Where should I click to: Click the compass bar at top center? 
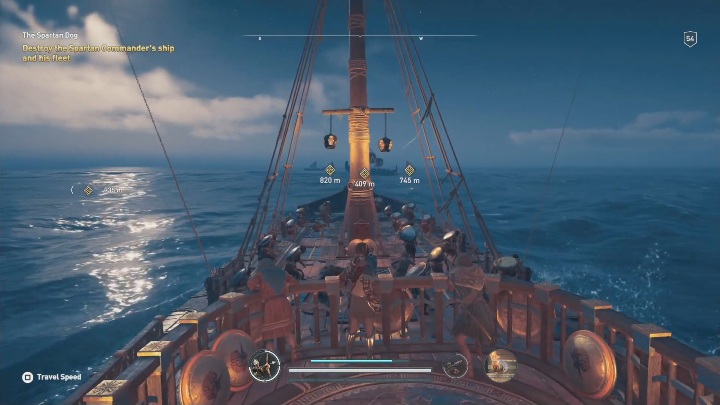pos(360,37)
